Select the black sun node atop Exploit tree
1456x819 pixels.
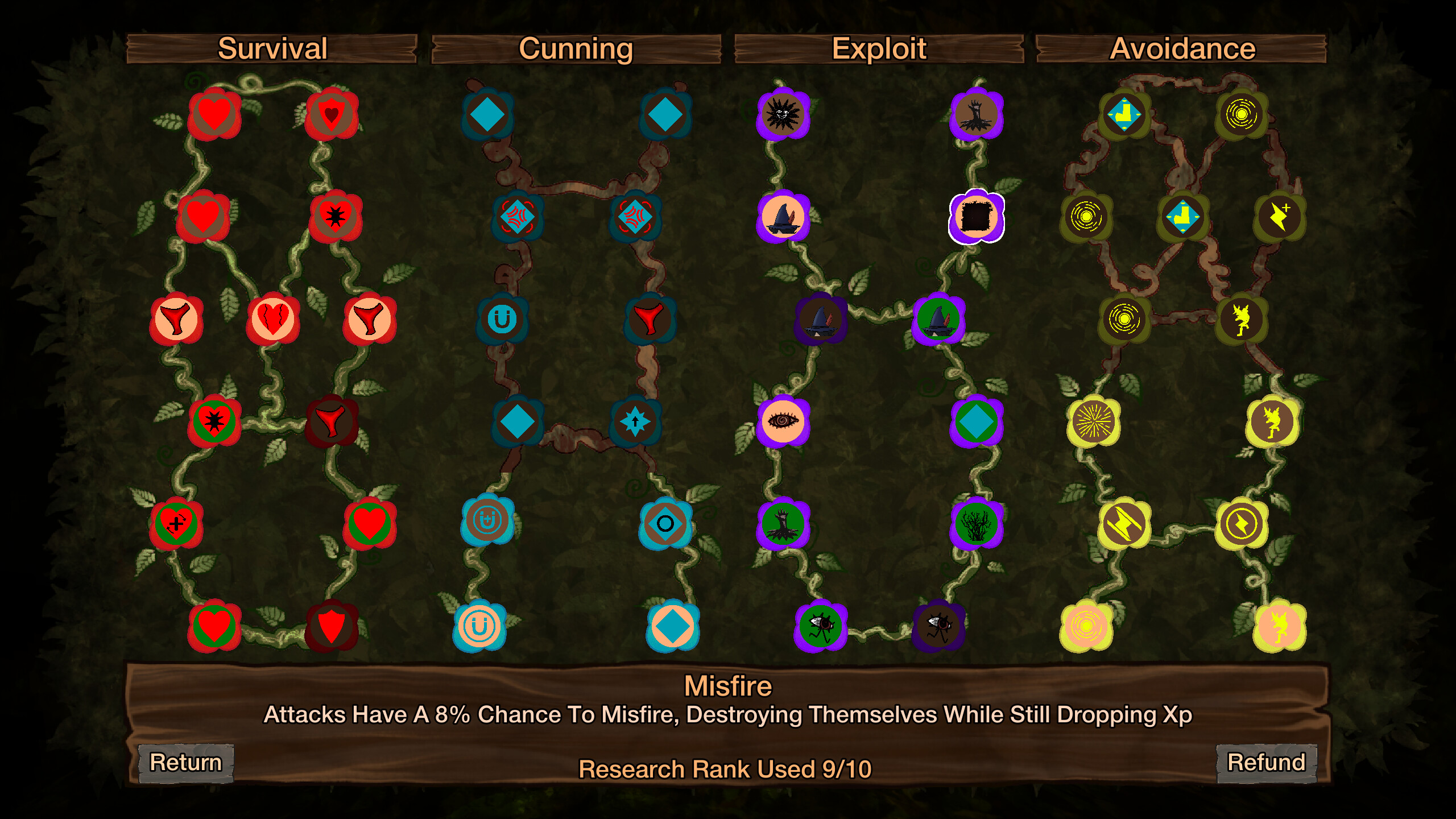point(782,112)
